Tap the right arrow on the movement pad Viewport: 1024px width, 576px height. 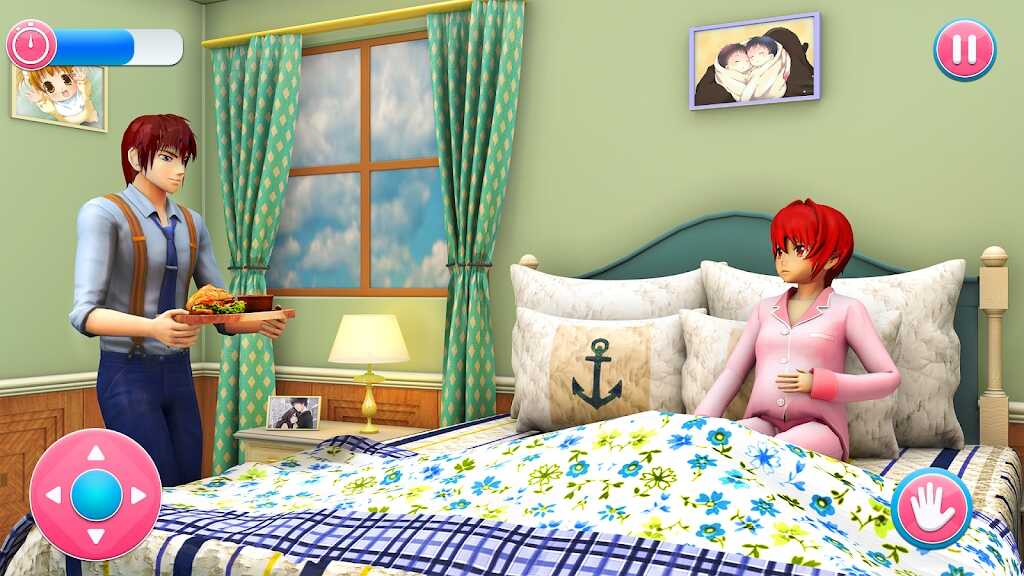(138, 495)
